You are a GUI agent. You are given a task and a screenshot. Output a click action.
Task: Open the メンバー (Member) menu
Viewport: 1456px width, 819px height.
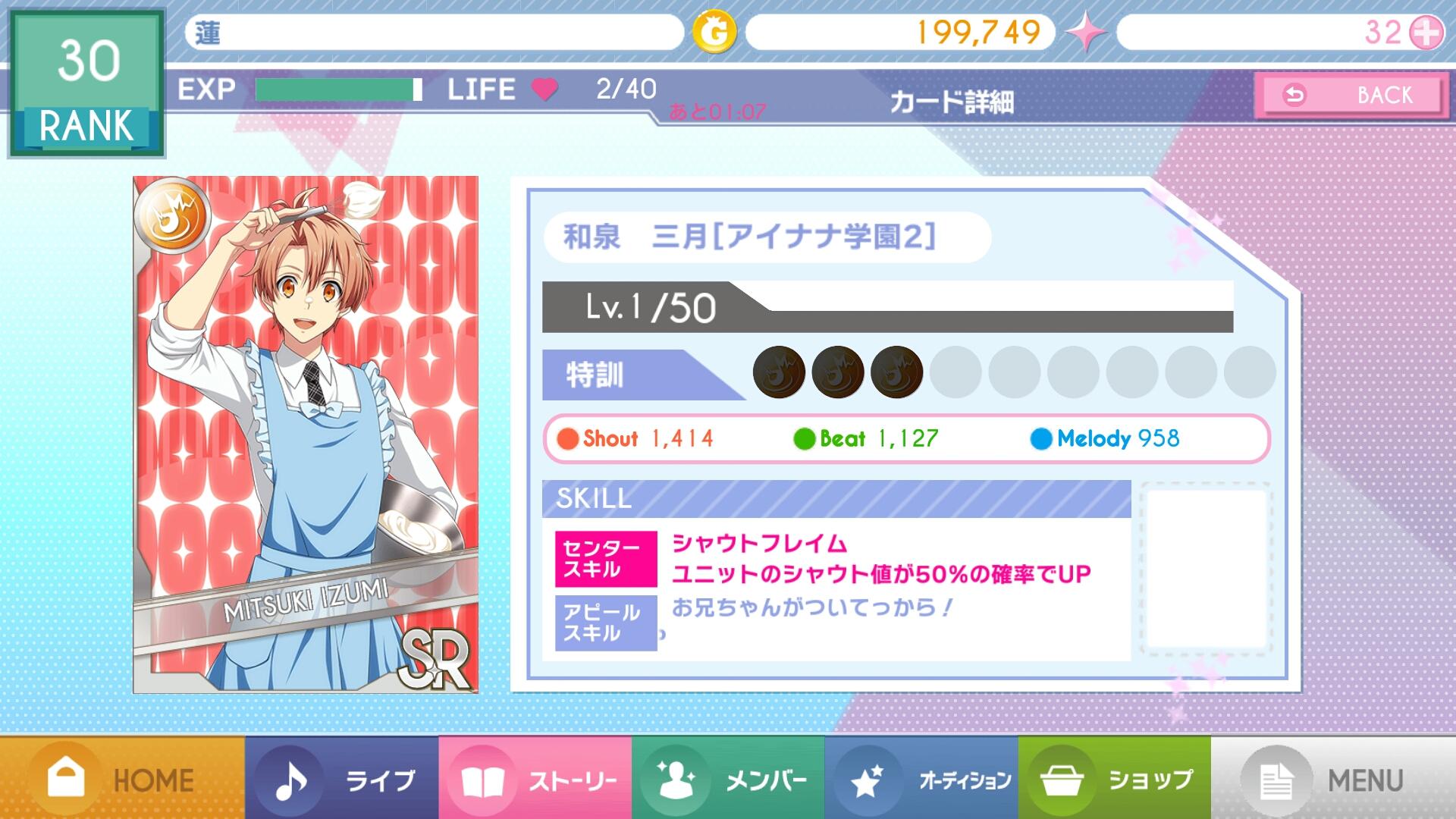coord(727,779)
